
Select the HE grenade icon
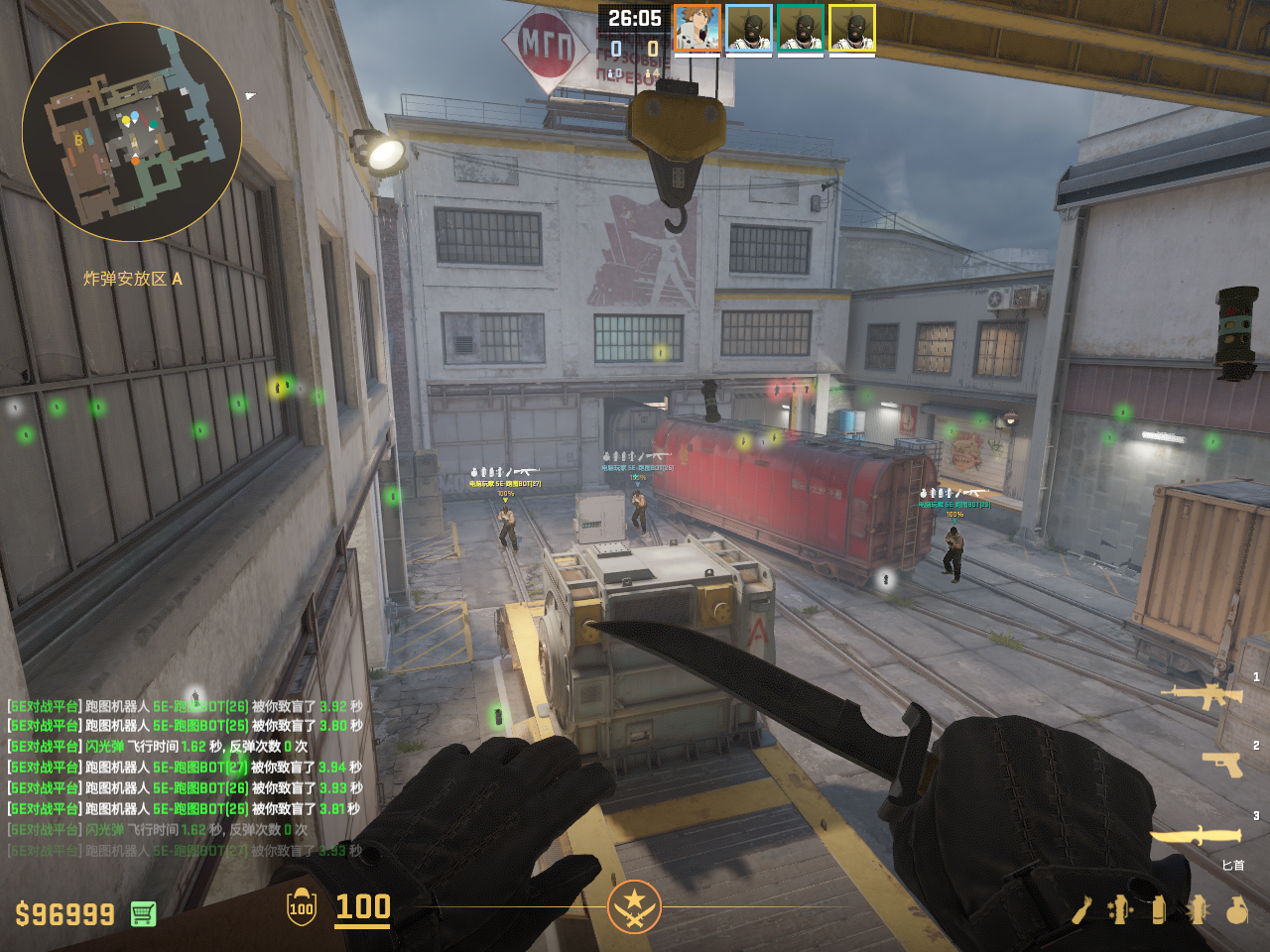coord(1236,909)
